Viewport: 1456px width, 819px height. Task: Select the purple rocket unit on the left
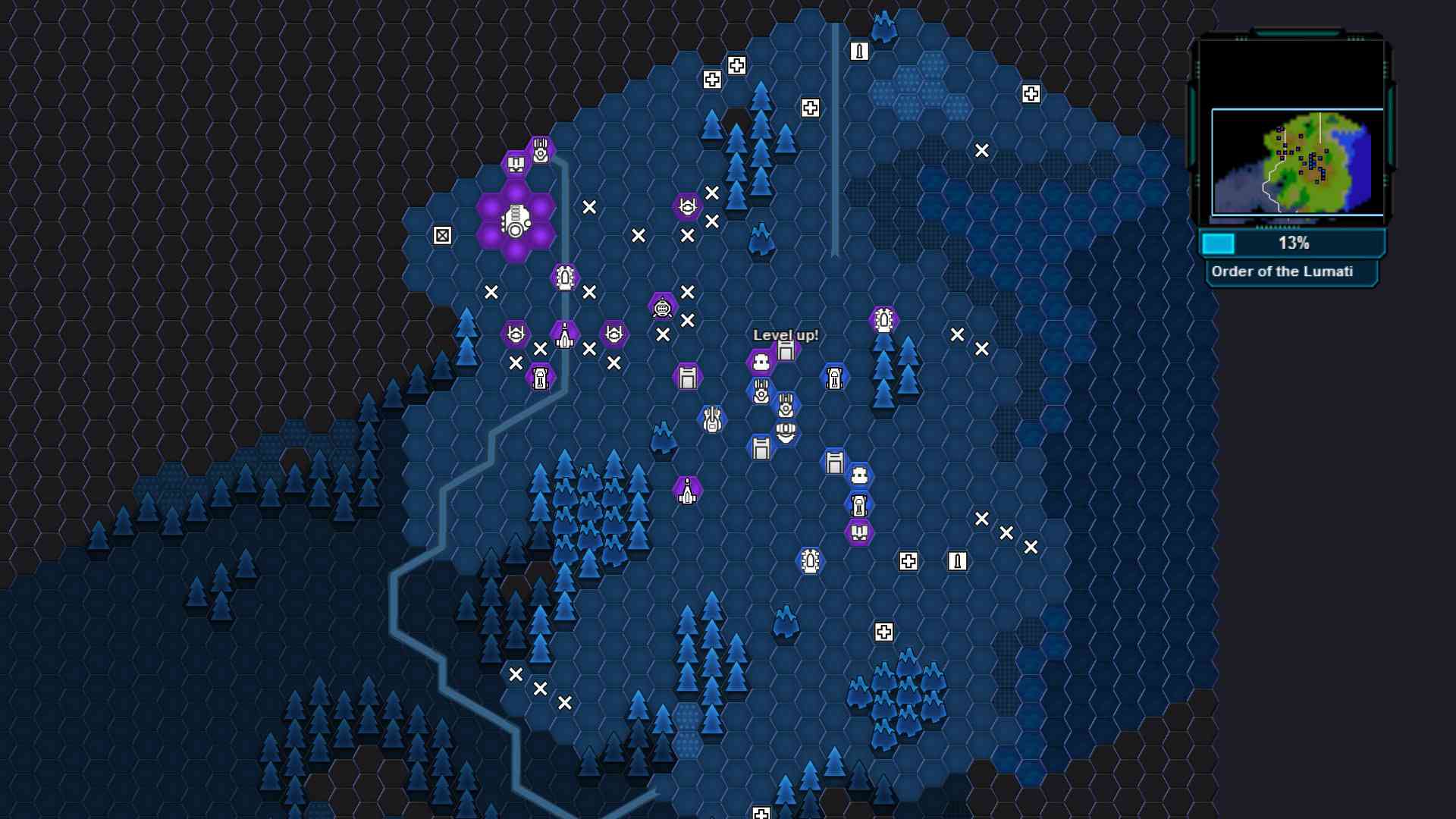click(x=564, y=335)
